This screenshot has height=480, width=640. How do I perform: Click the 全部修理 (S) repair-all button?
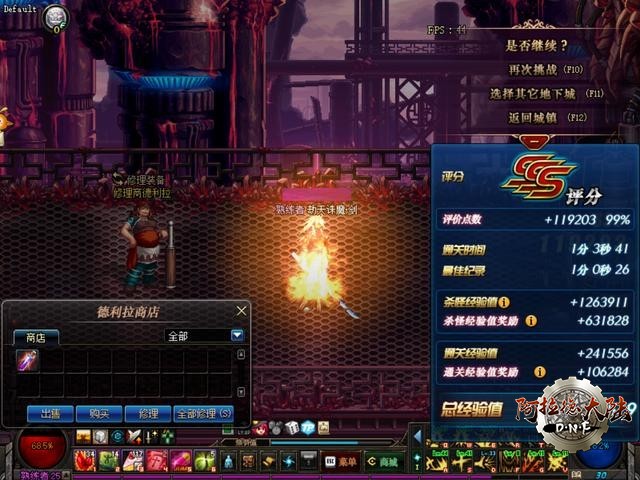(203, 413)
